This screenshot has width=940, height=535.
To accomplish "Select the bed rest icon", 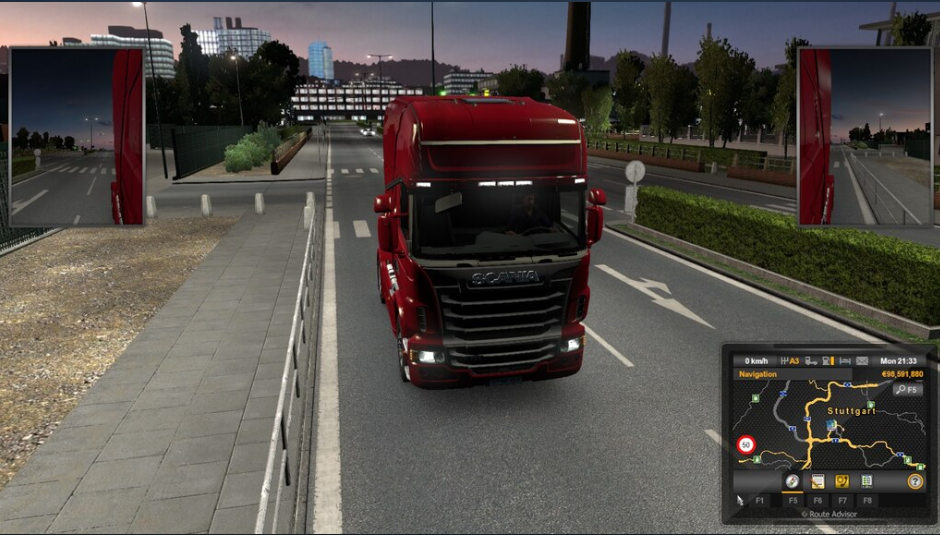I will tap(845, 361).
